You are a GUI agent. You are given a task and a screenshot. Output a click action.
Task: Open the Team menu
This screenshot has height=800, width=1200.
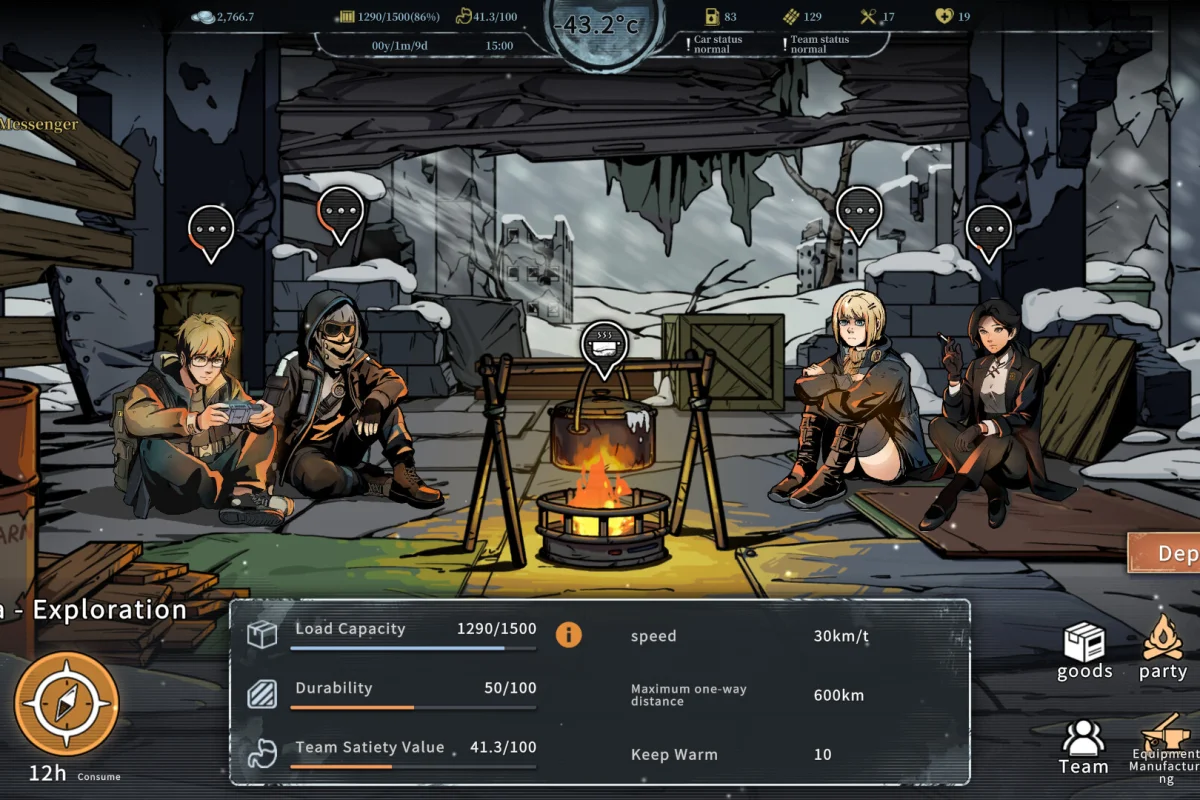(x=1083, y=747)
